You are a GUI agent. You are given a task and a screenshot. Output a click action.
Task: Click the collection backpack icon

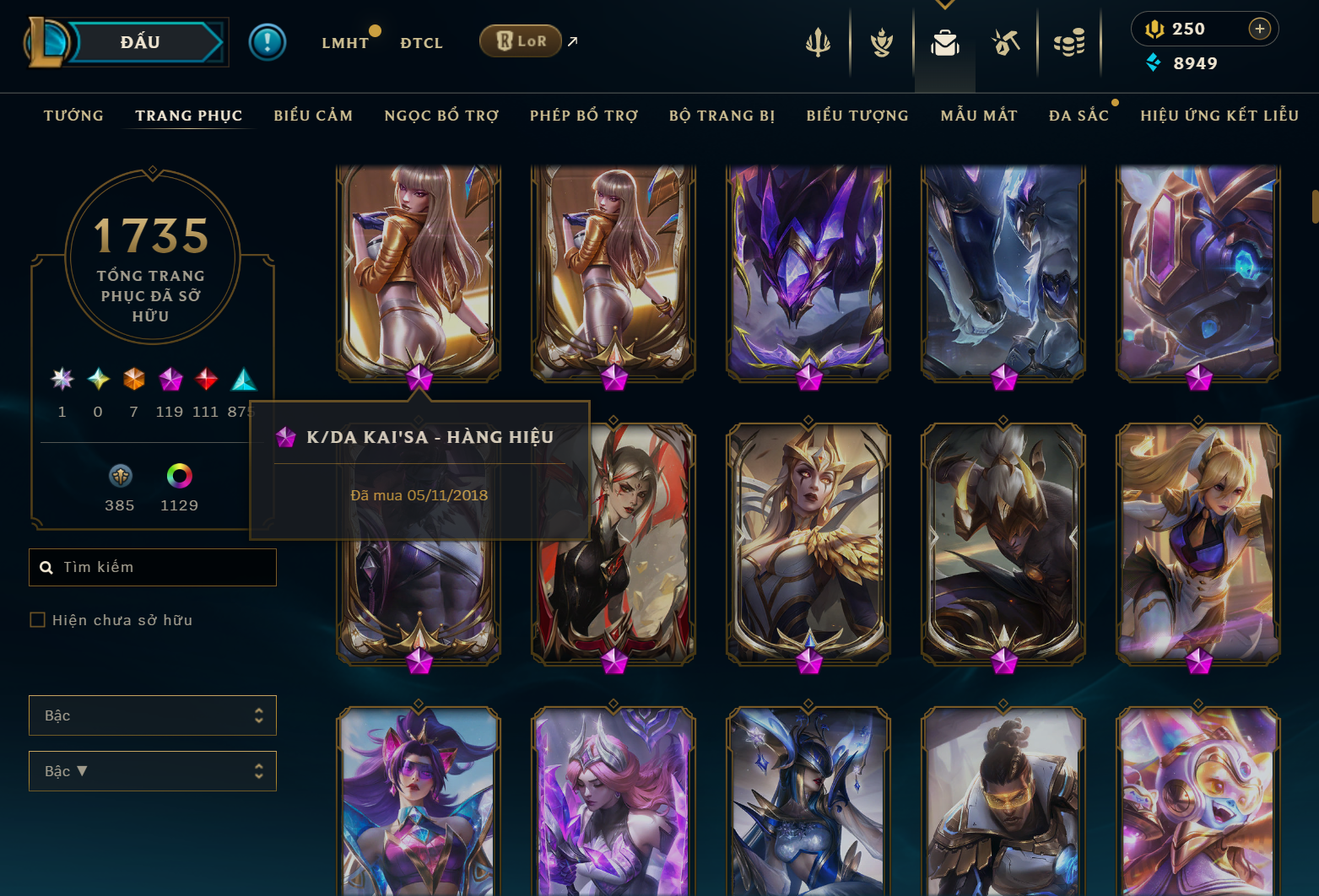pos(944,44)
